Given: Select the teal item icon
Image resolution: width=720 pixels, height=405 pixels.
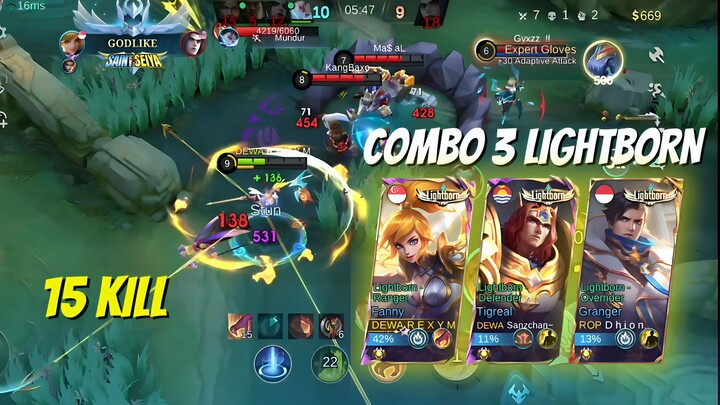Looking at the screenshot, I should [x=270, y=326].
